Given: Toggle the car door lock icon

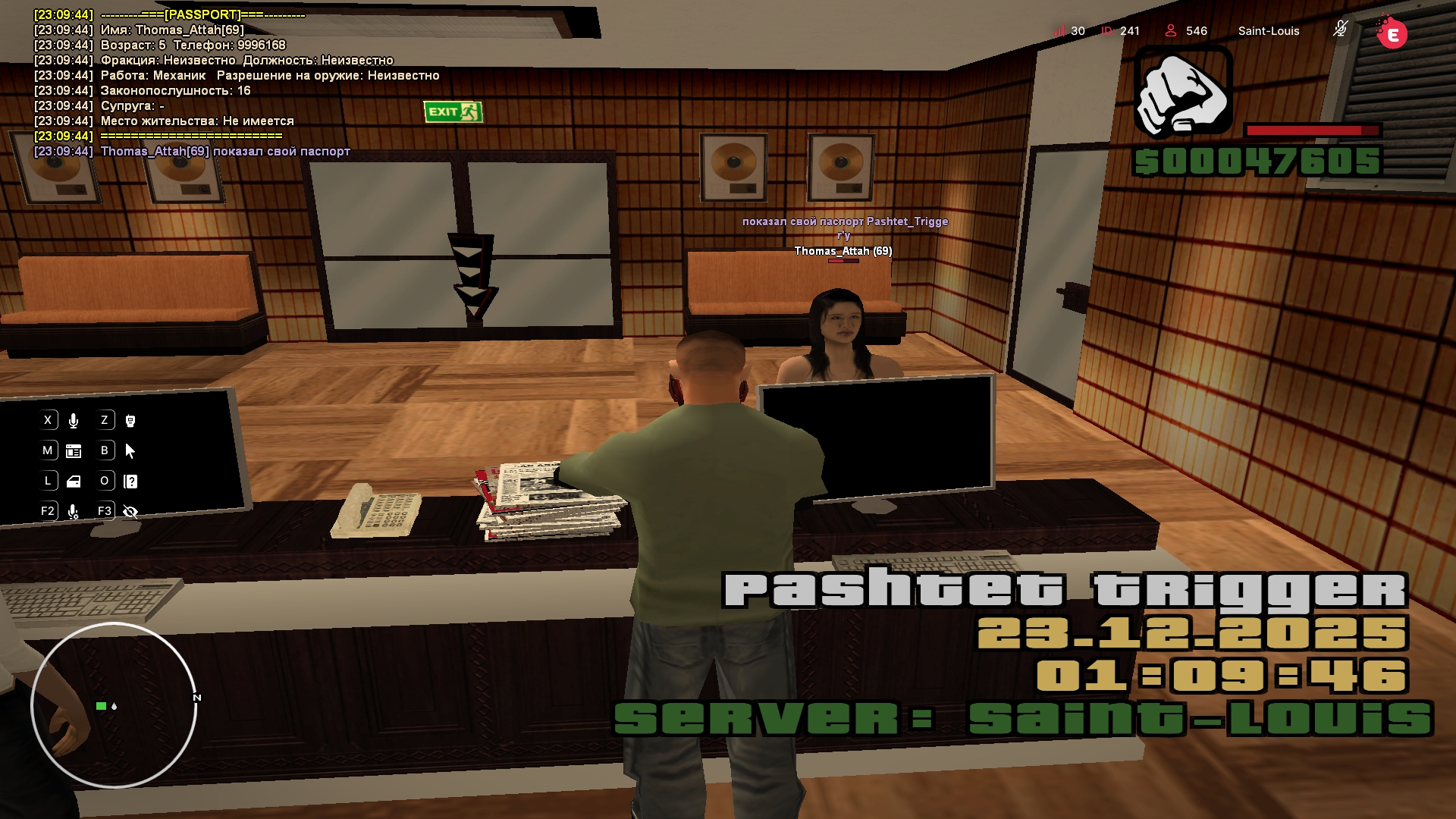Looking at the screenshot, I should coord(74,482).
